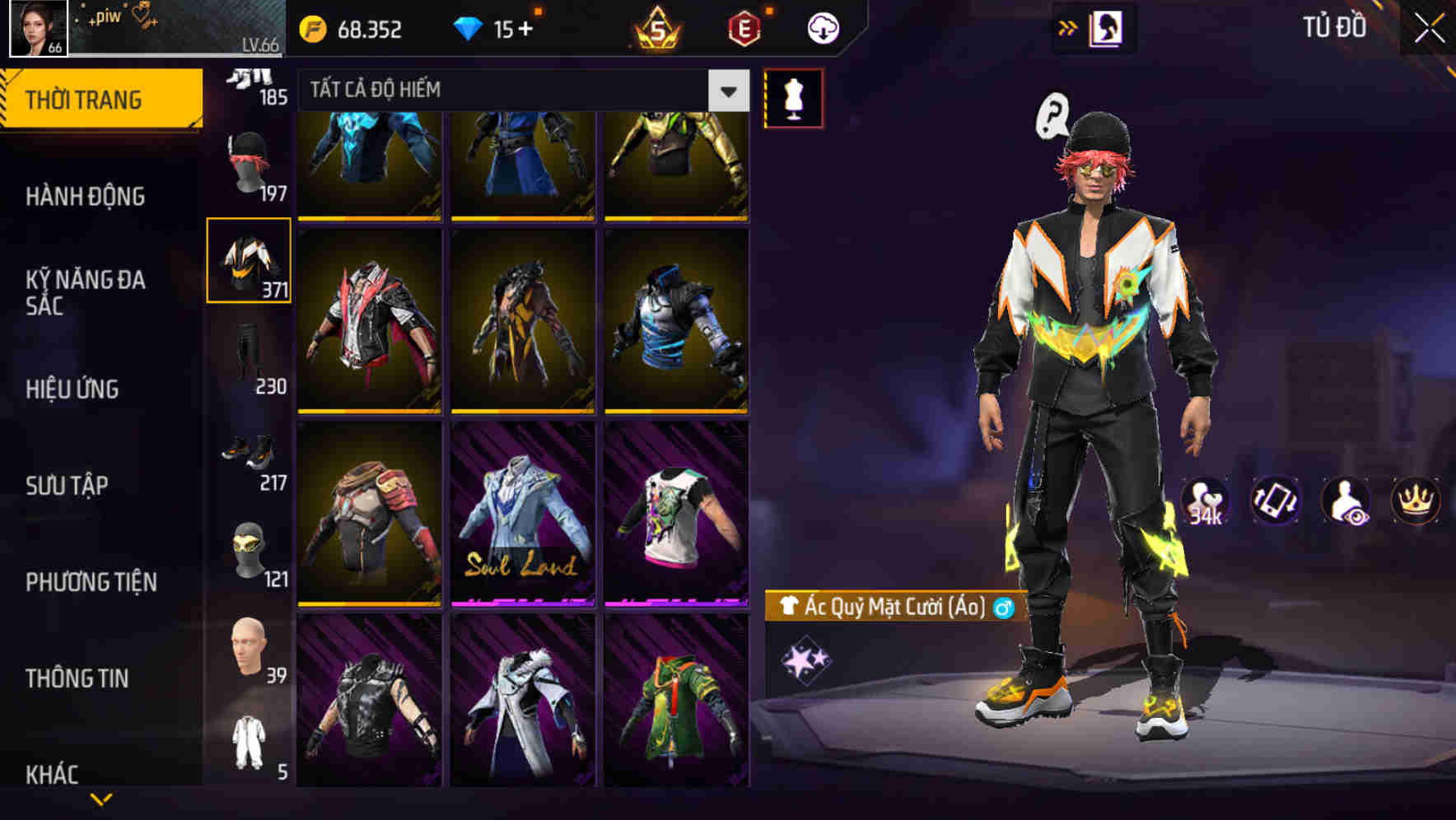Expand the sidebar with the bottom chevron
This screenshot has height=820, width=1456.
[100, 799]
